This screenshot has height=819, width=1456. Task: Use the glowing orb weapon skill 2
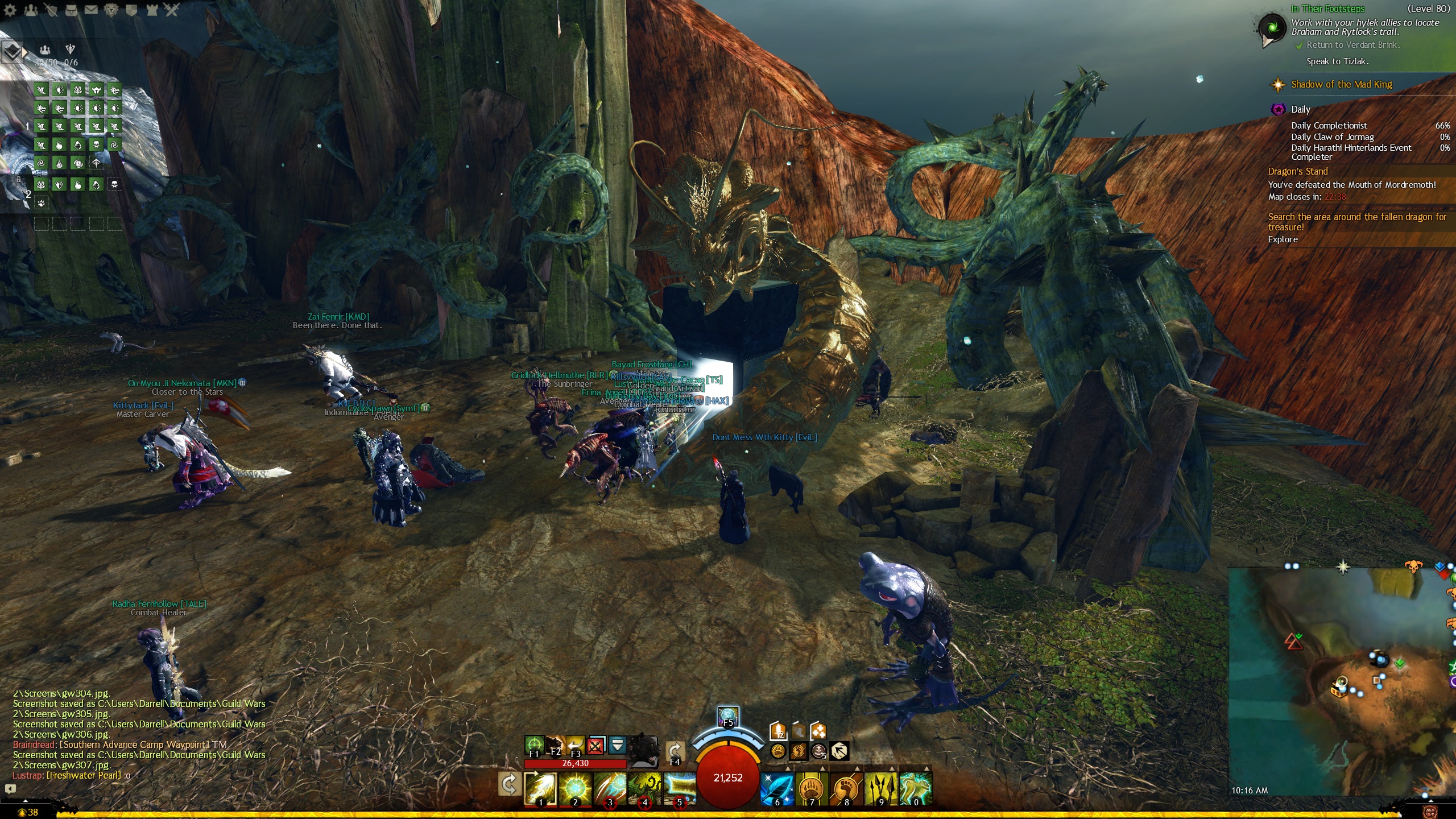575,788
